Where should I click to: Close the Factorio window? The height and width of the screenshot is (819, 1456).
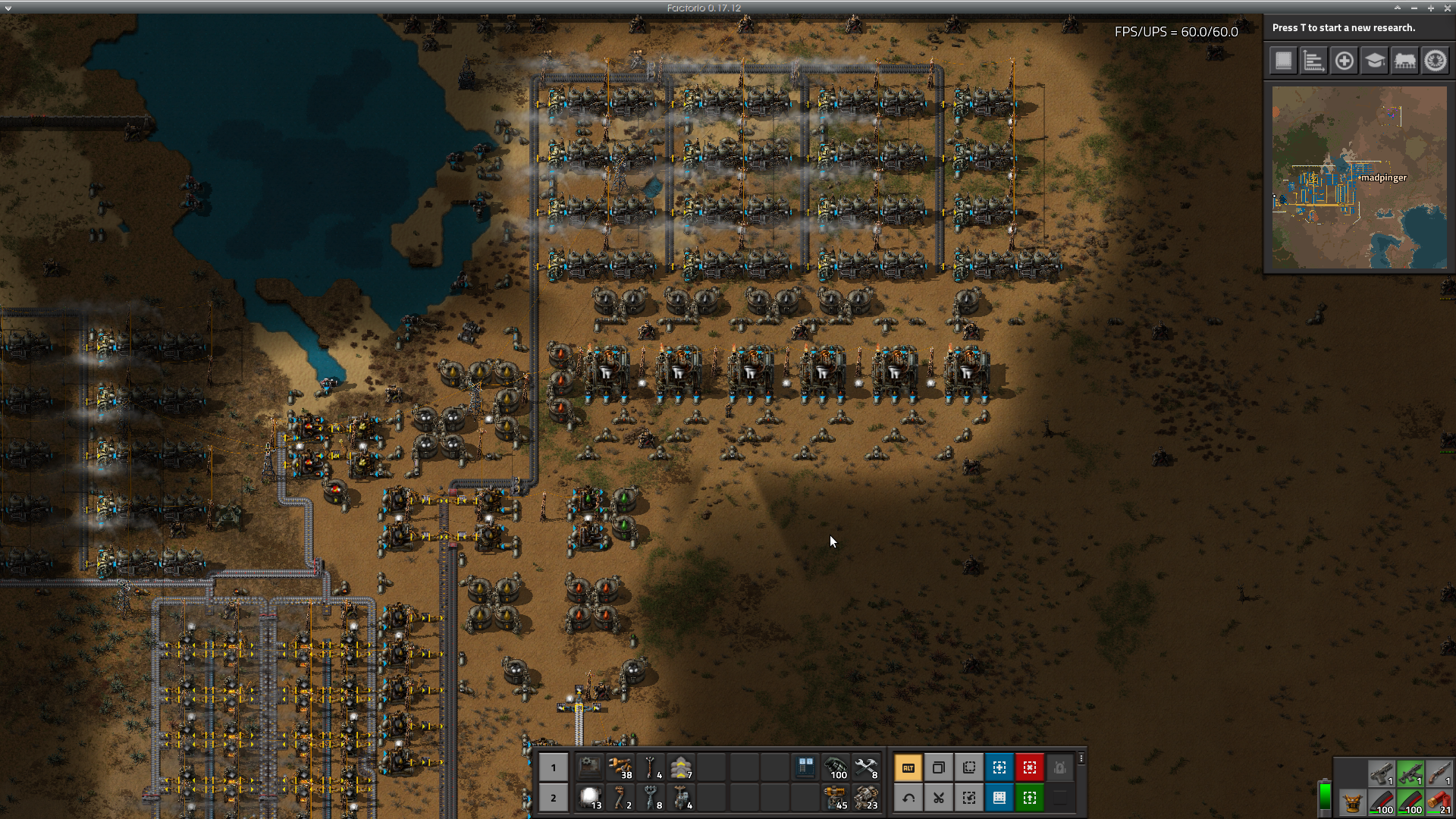pos(1447,8)
